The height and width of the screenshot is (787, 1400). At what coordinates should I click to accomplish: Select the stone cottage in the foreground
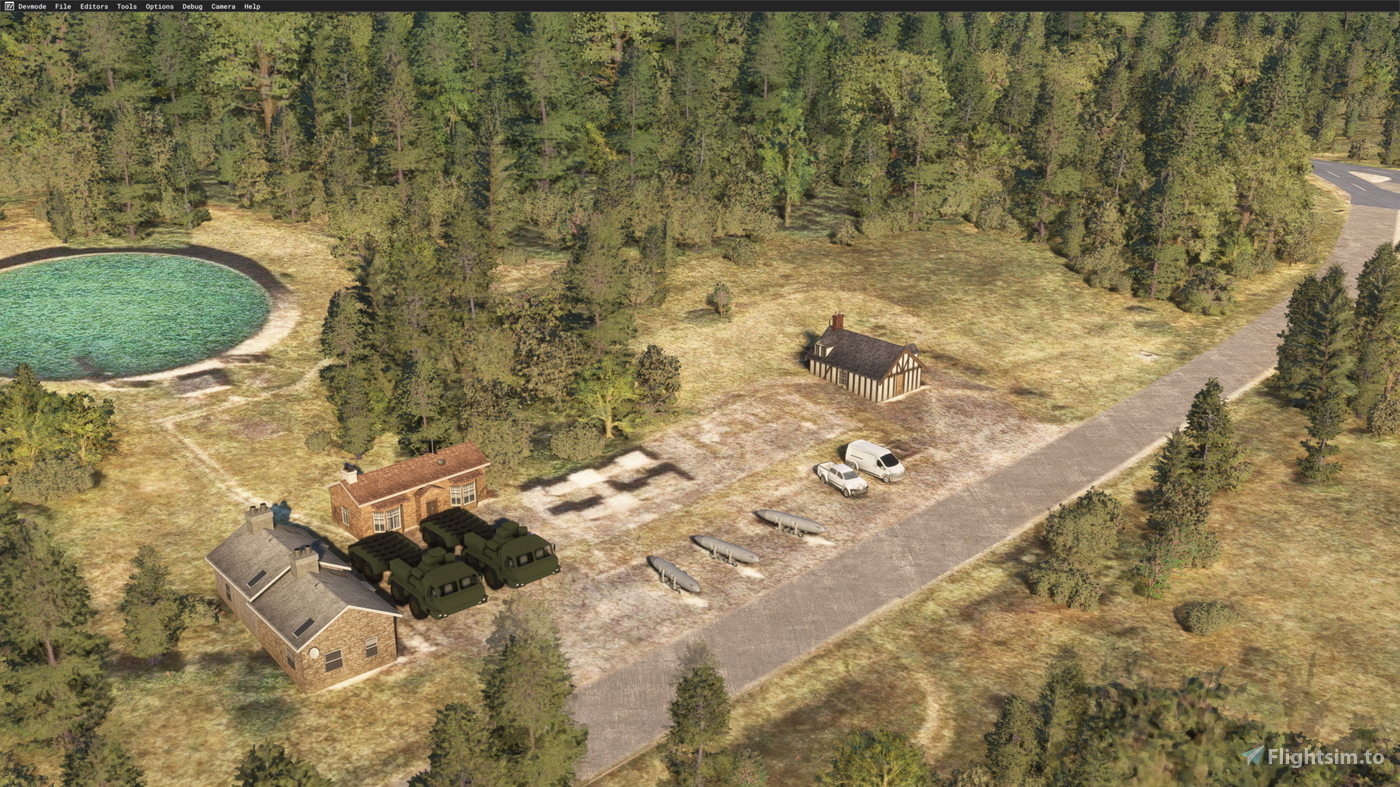(290, 600)
